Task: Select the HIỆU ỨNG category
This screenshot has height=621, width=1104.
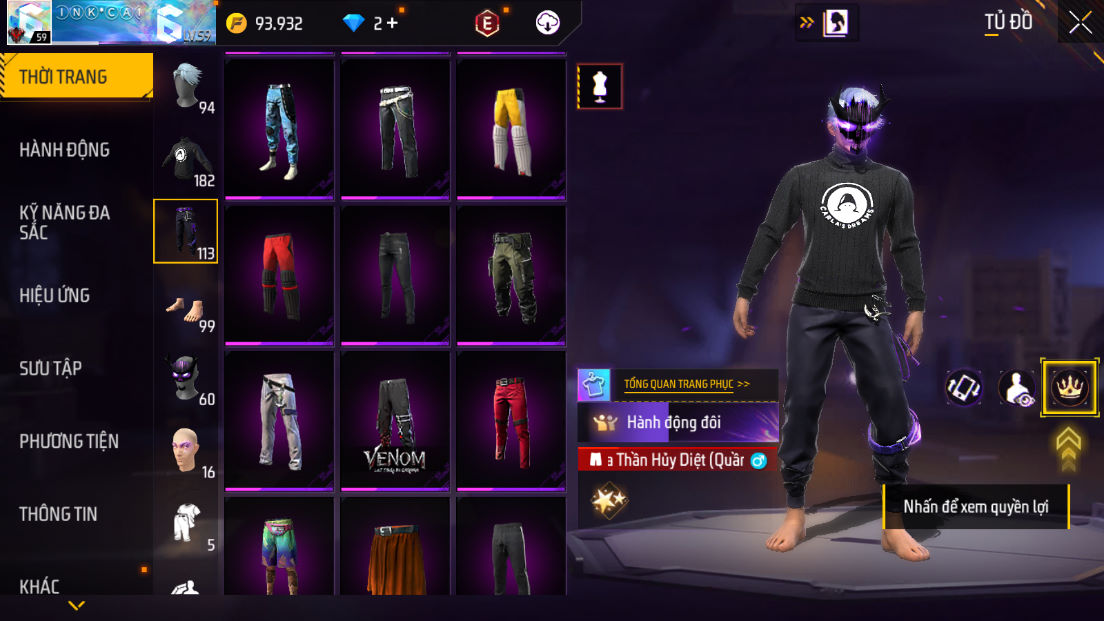Action: coord(55,295)
